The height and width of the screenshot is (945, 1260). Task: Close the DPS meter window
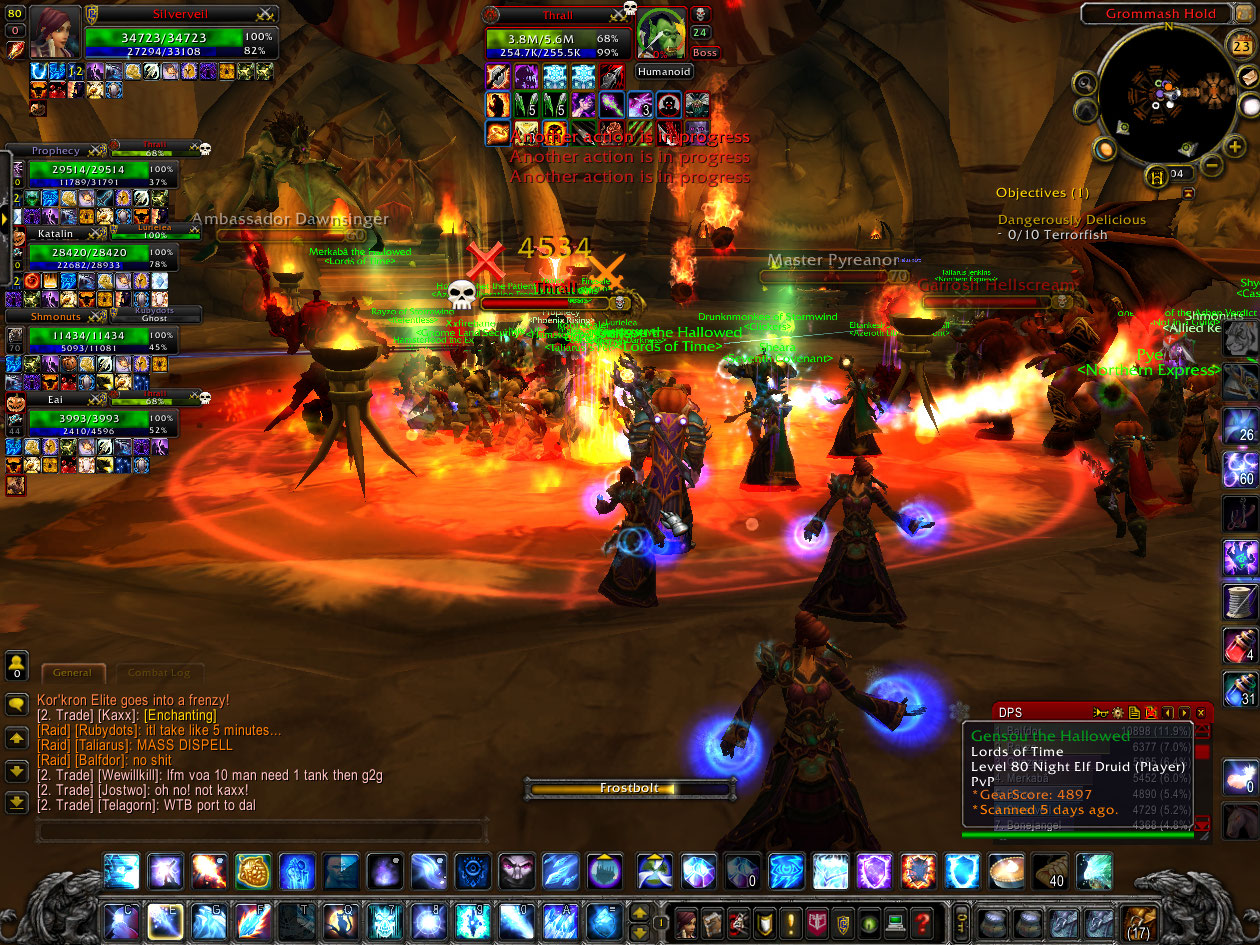point(1201,713)
